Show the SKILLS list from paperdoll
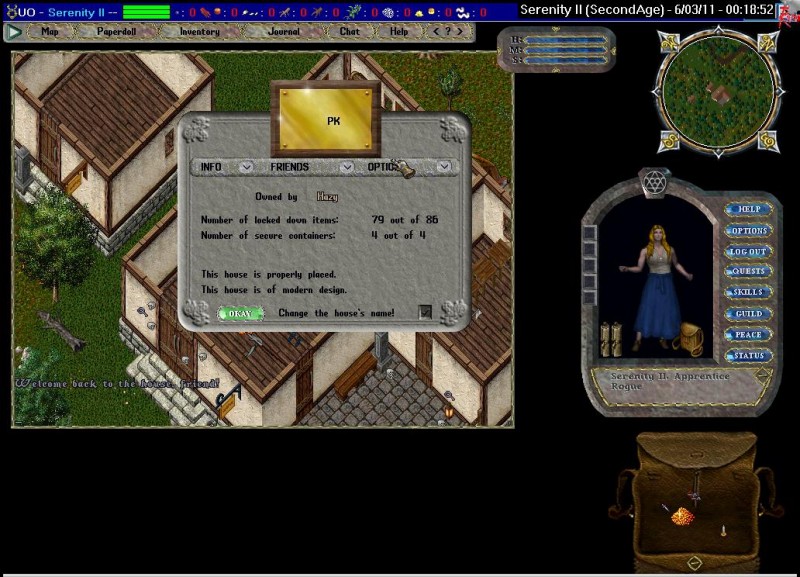Image resolution: width=800 pixels, height=577 pixels. [x=748, y=293]
